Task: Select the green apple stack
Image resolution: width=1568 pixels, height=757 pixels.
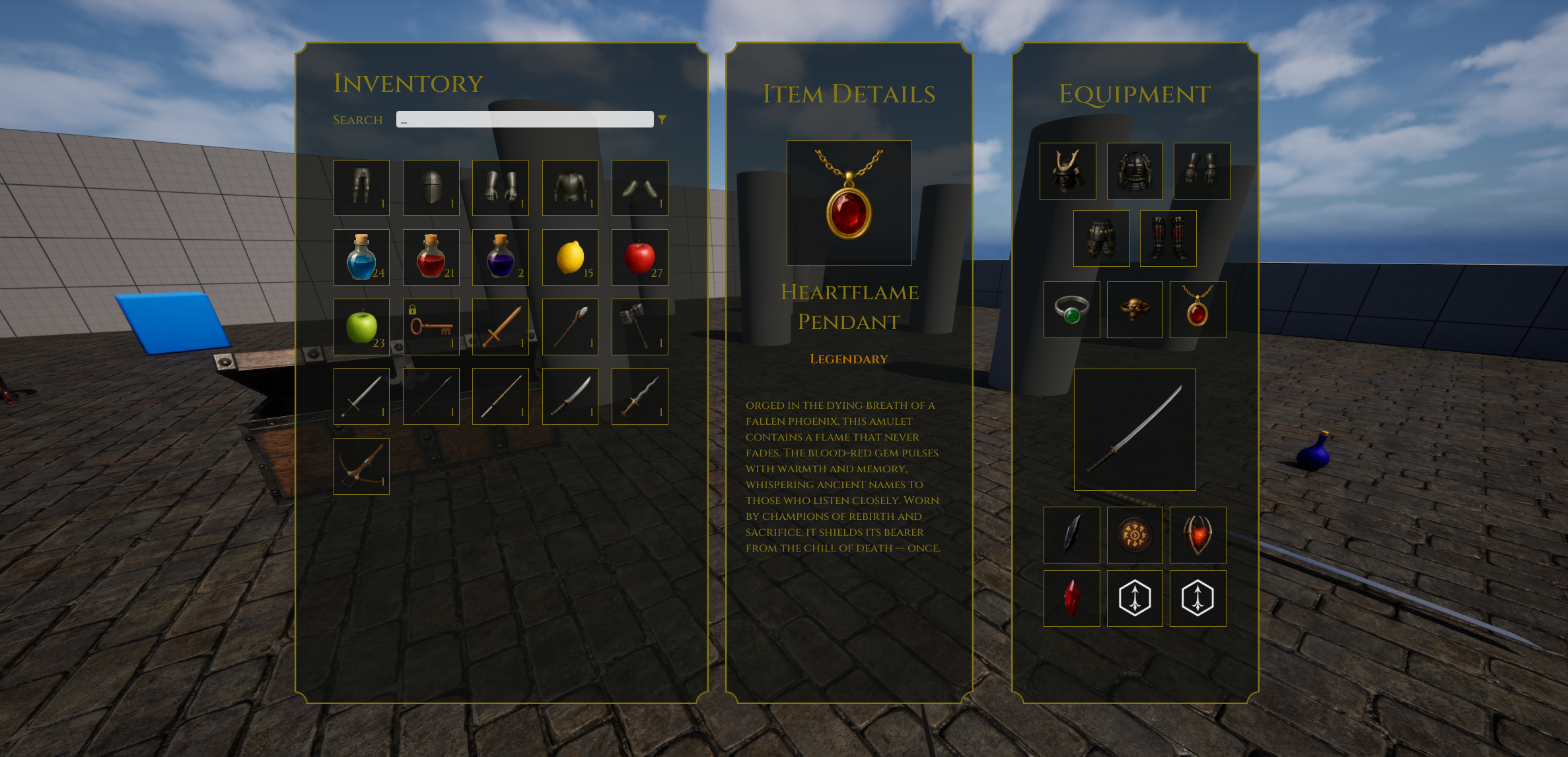Action: click(361, 327)
